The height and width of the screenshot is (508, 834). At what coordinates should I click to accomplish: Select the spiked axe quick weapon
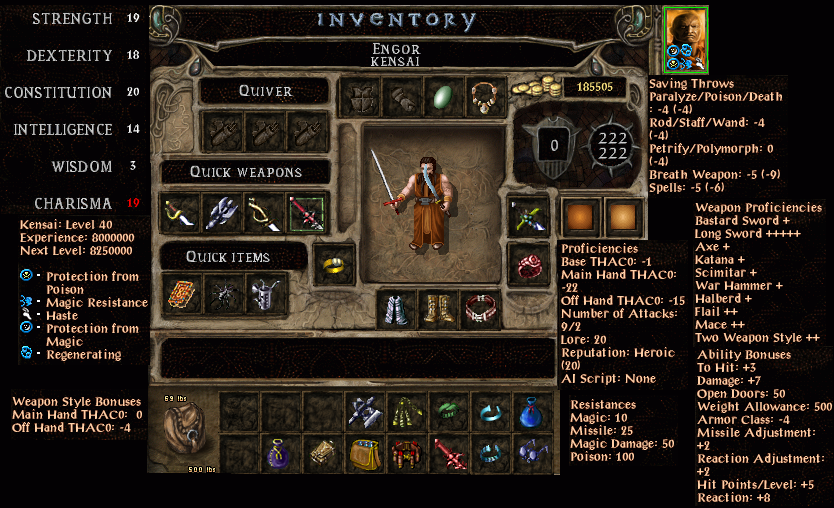point(222,212)
